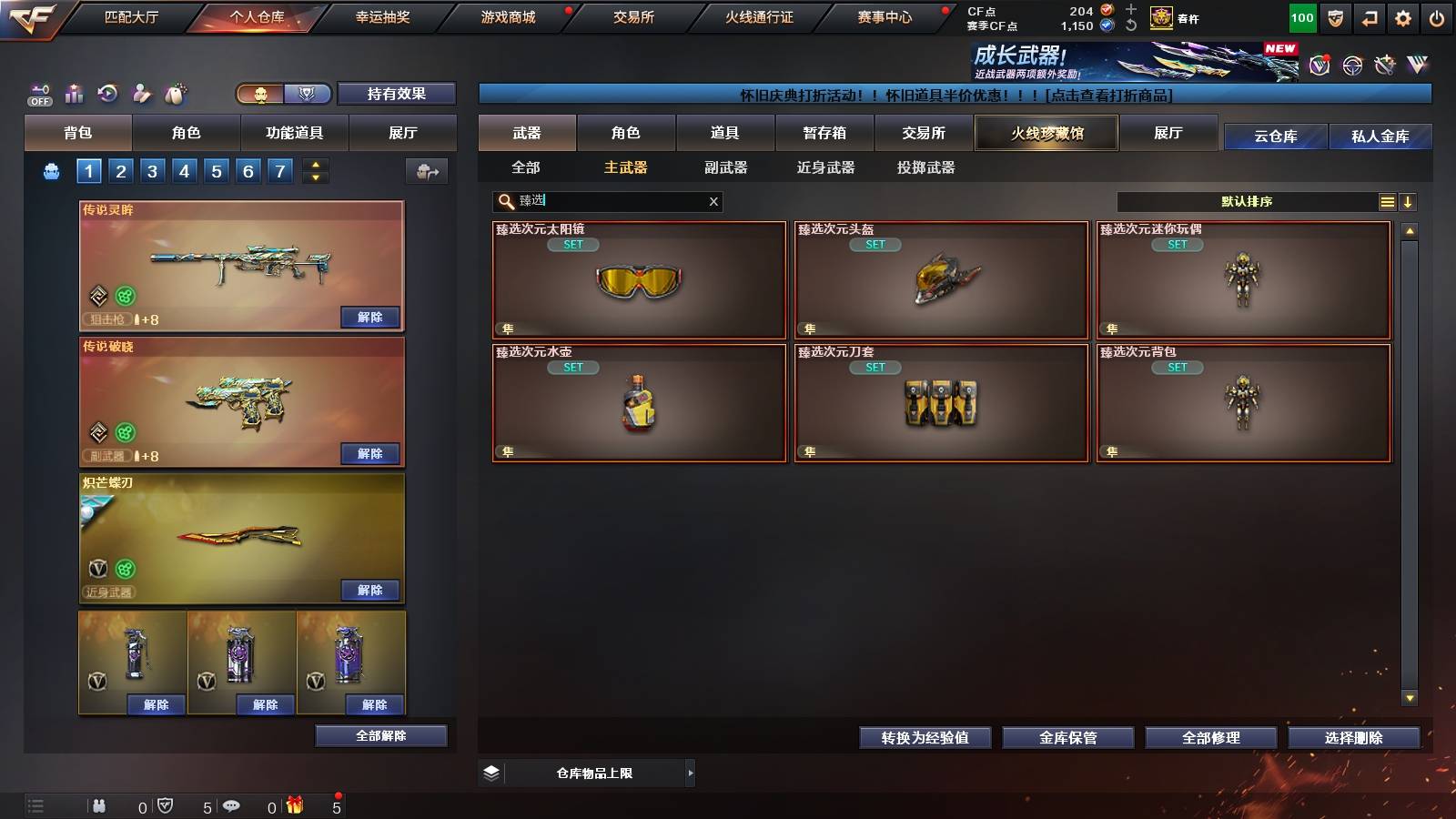
Task: Toggle the list view icon beside sorting
Action: [1387, 202]
